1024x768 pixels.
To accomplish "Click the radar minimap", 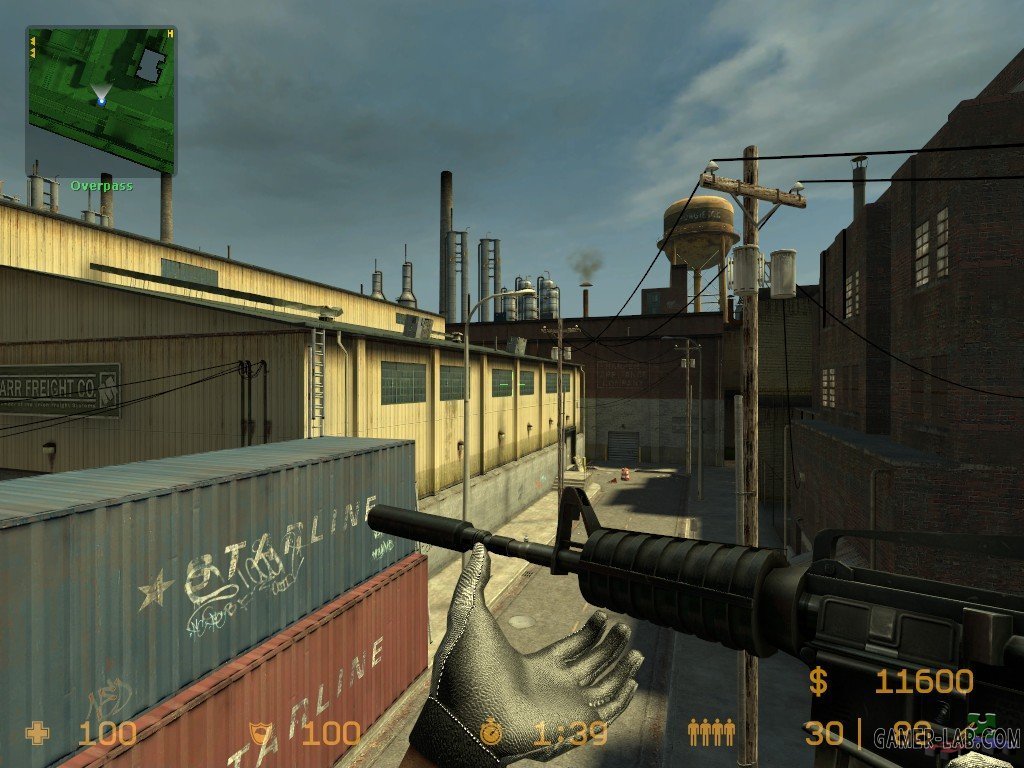I will [x=101, y=100].
